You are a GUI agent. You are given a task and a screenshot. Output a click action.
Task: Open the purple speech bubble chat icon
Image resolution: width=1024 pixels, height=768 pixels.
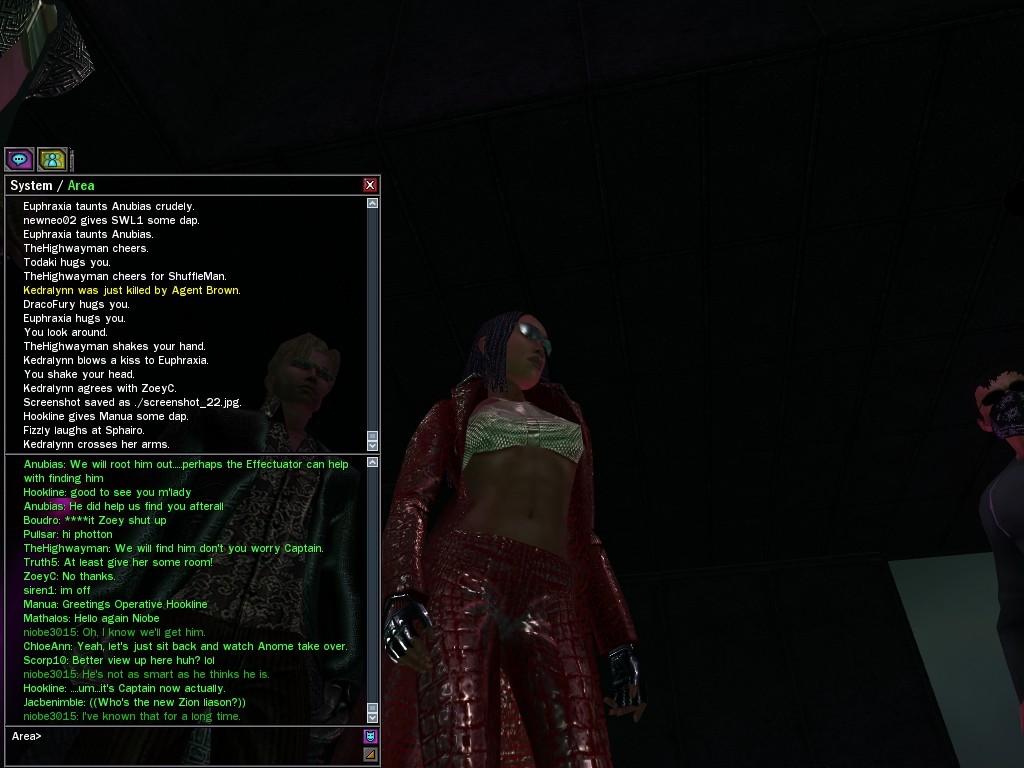[x=19, y=159]
